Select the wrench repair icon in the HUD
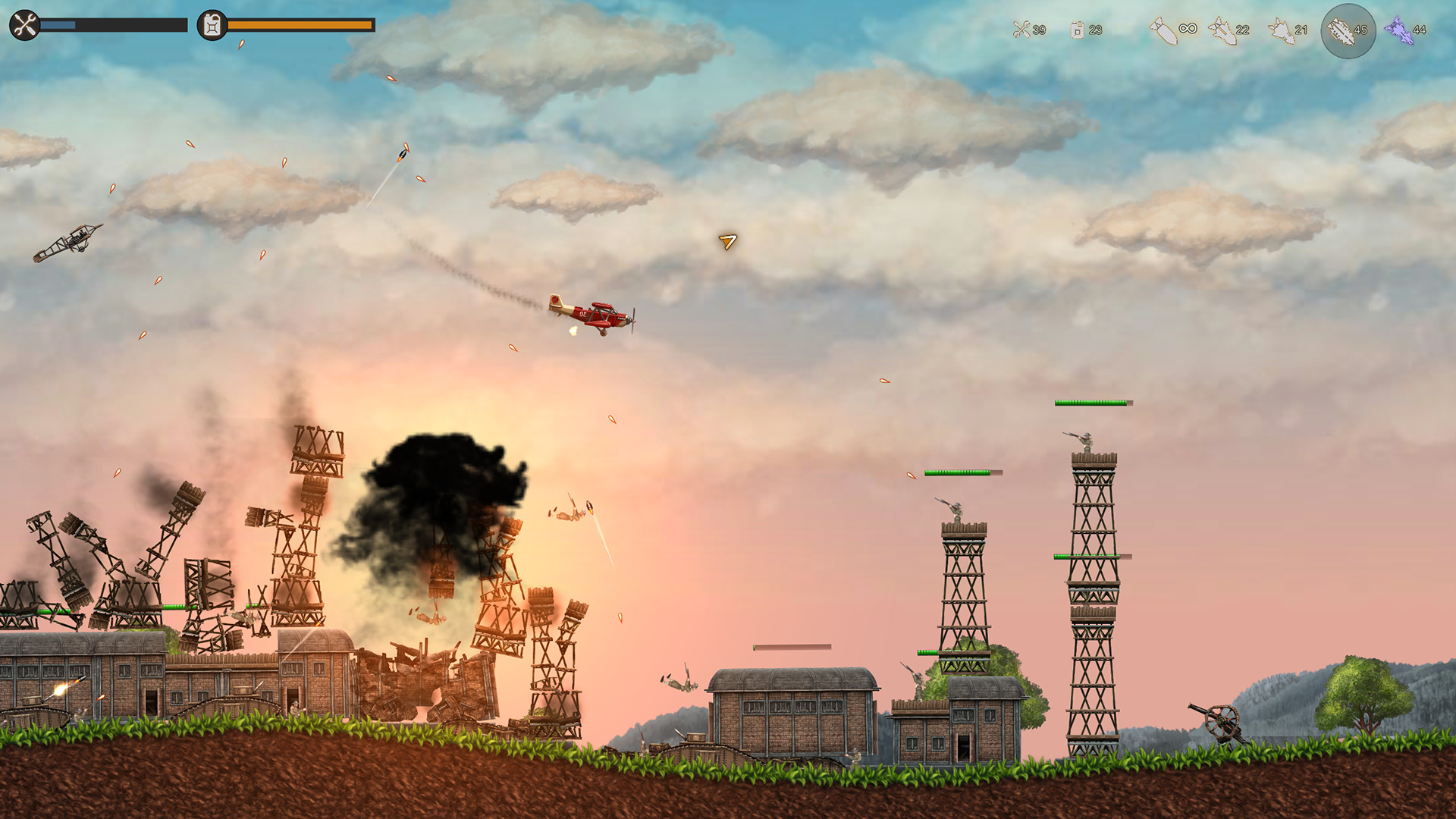1456x819 pixels. 24,24
